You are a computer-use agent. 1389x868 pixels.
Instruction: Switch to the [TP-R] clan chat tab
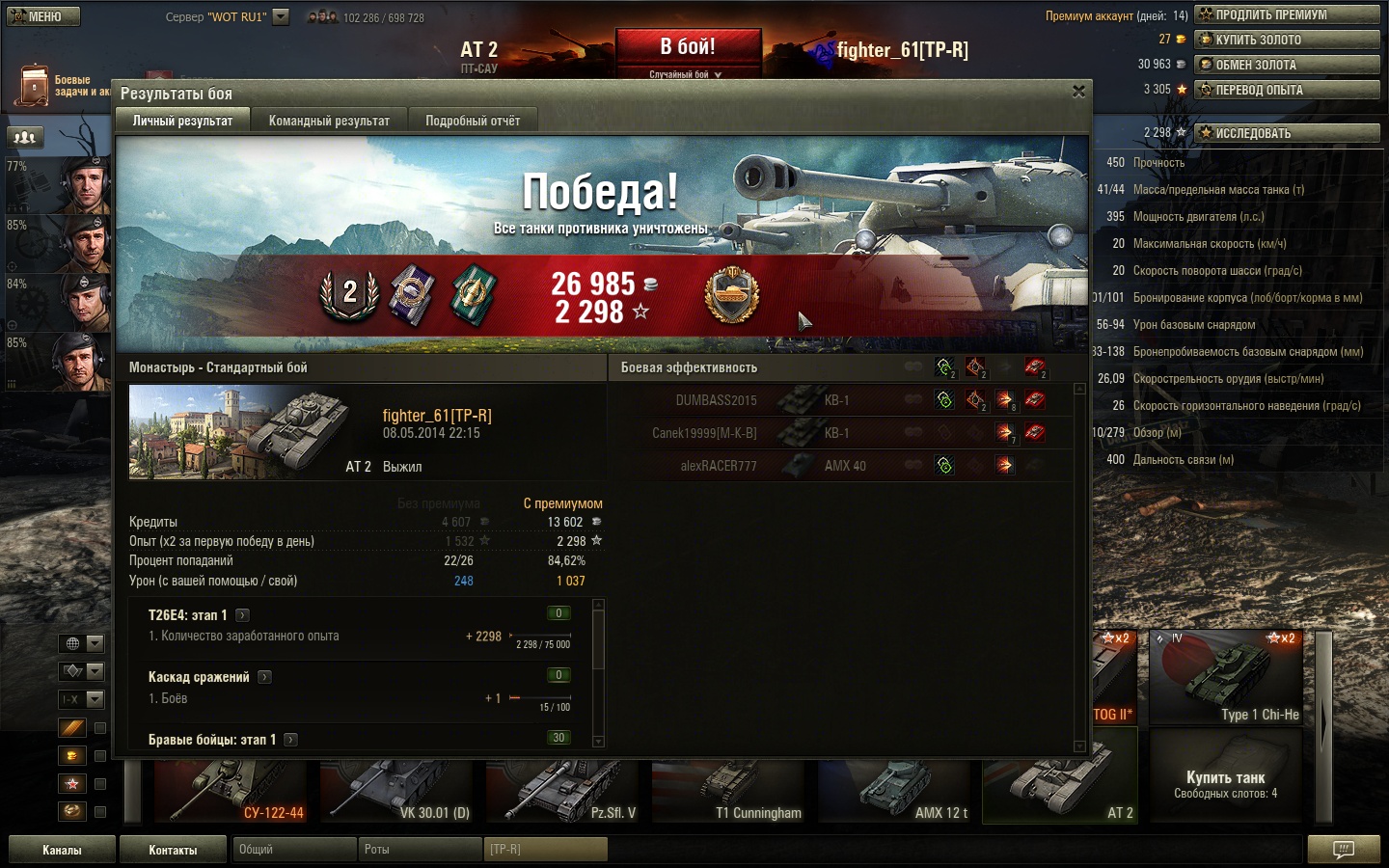[545, 850]
